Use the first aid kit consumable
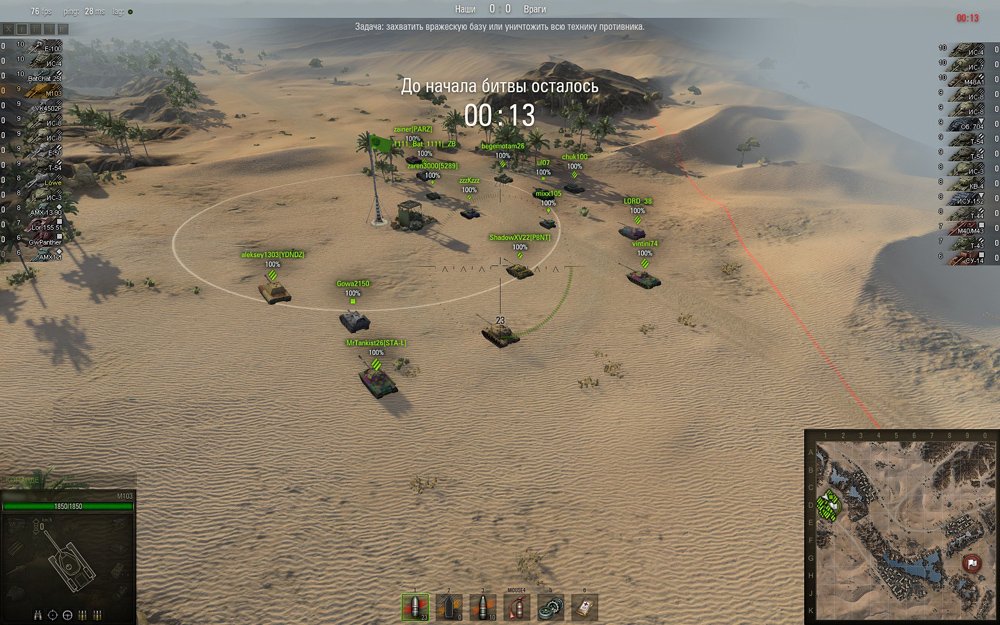This screenshot has width=1000, height=625. [584, 606]
